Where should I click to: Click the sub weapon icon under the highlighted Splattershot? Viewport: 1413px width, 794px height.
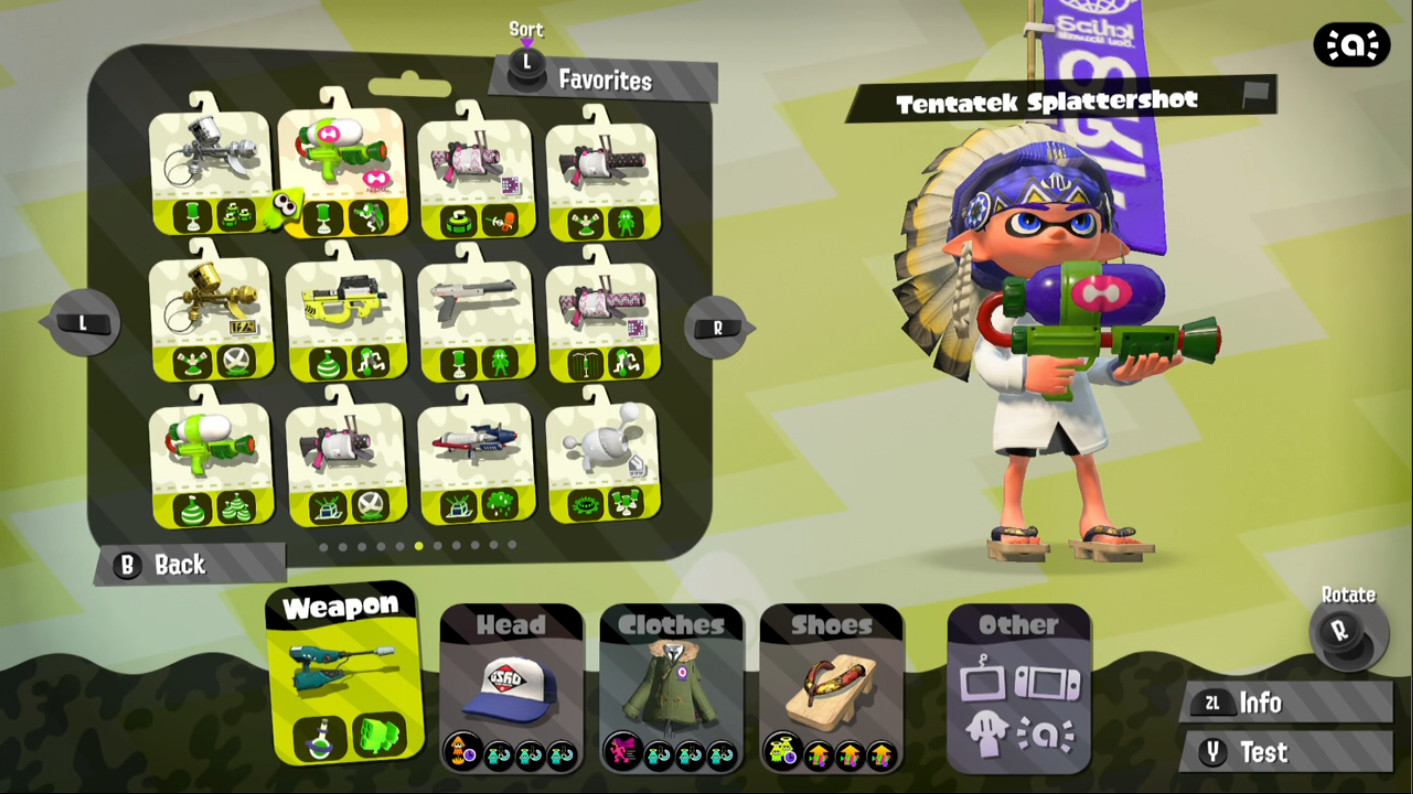coord(322,219)
